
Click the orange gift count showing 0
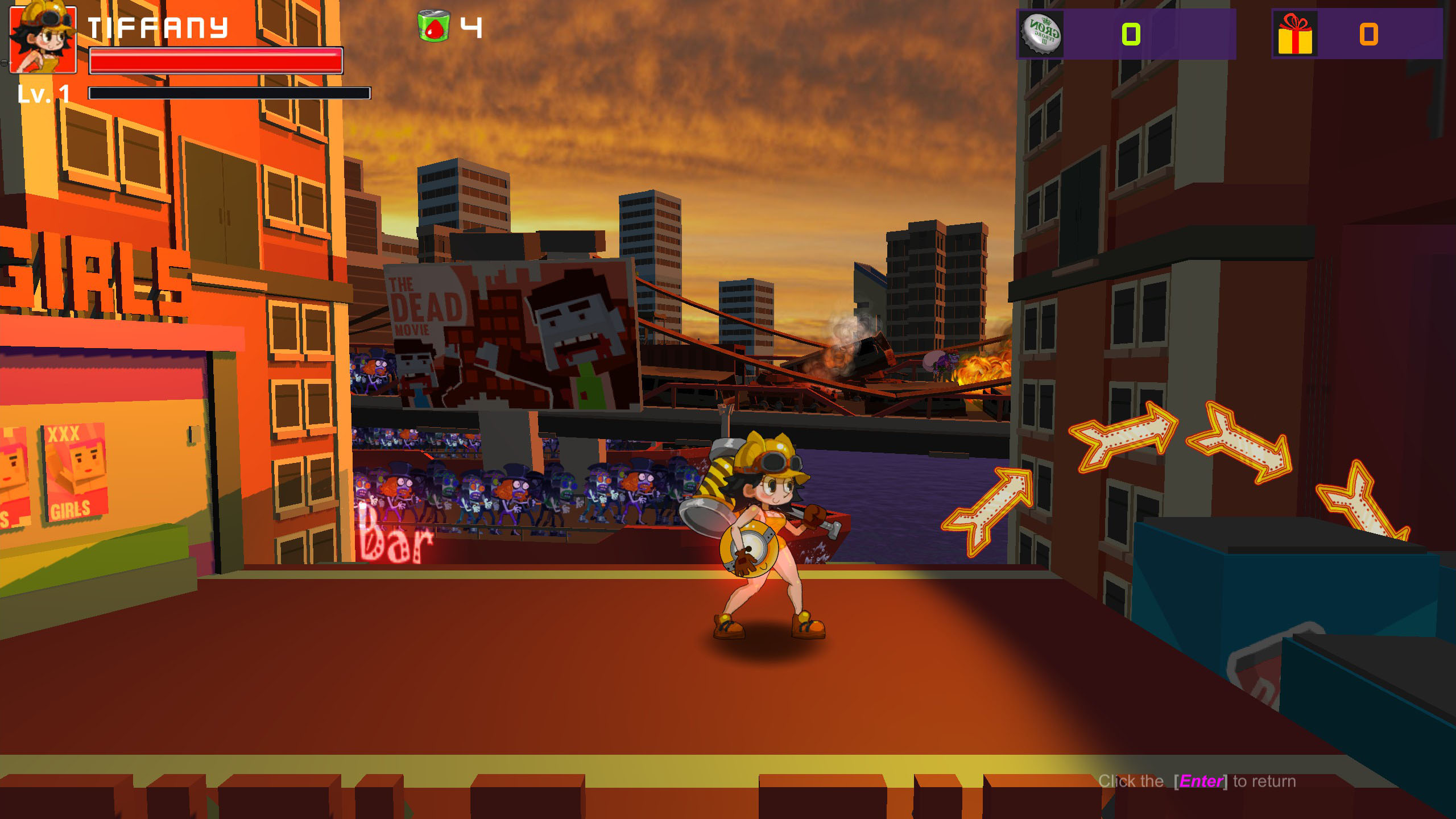tap(1370, 35)
